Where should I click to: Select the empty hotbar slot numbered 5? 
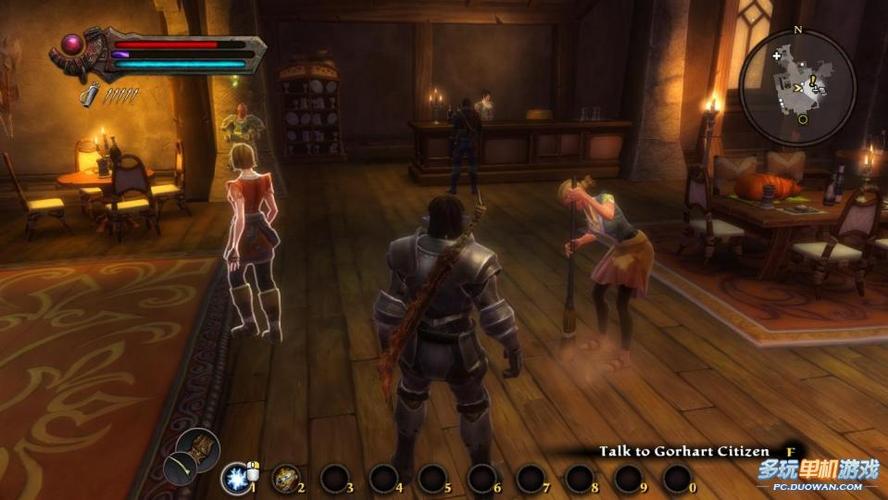(x=432, y=477)
